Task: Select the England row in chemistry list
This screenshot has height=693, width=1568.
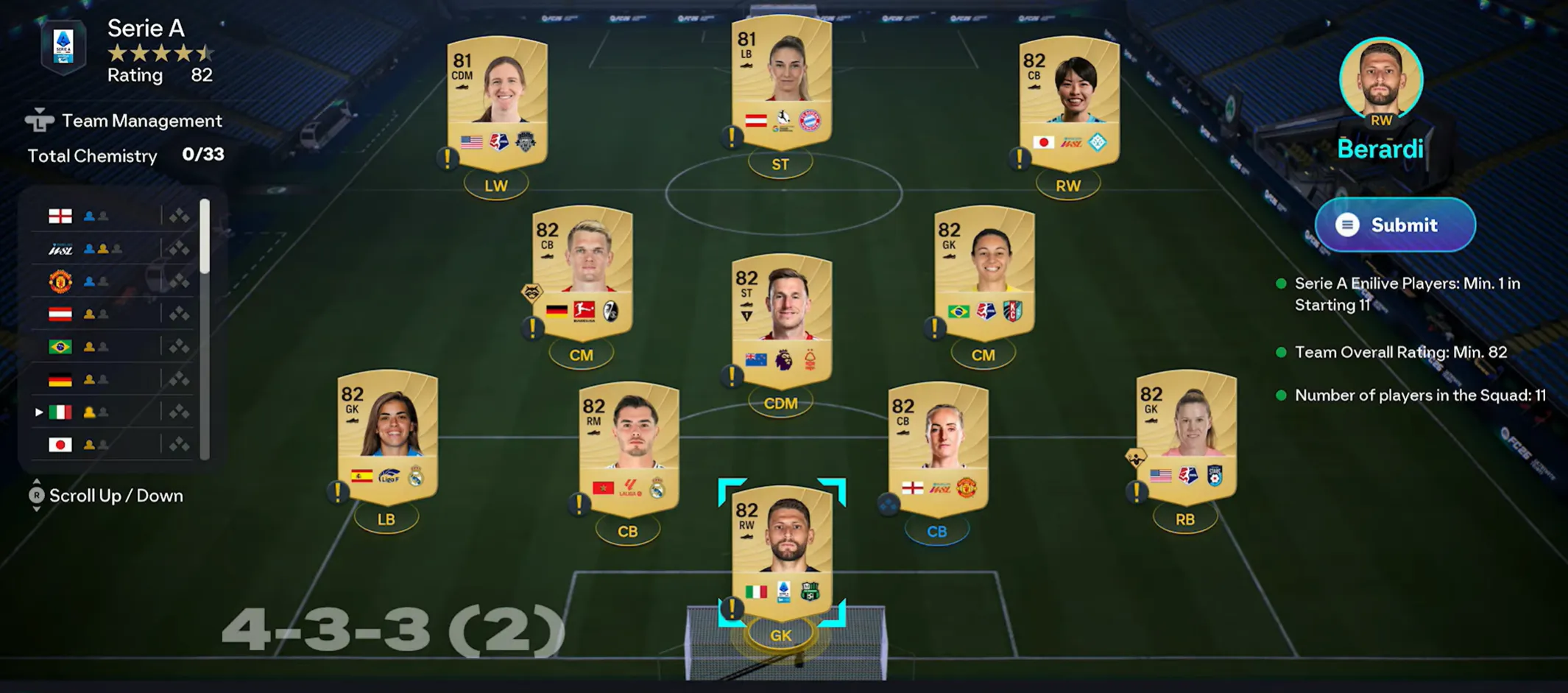Action: [x=110, y=216]
